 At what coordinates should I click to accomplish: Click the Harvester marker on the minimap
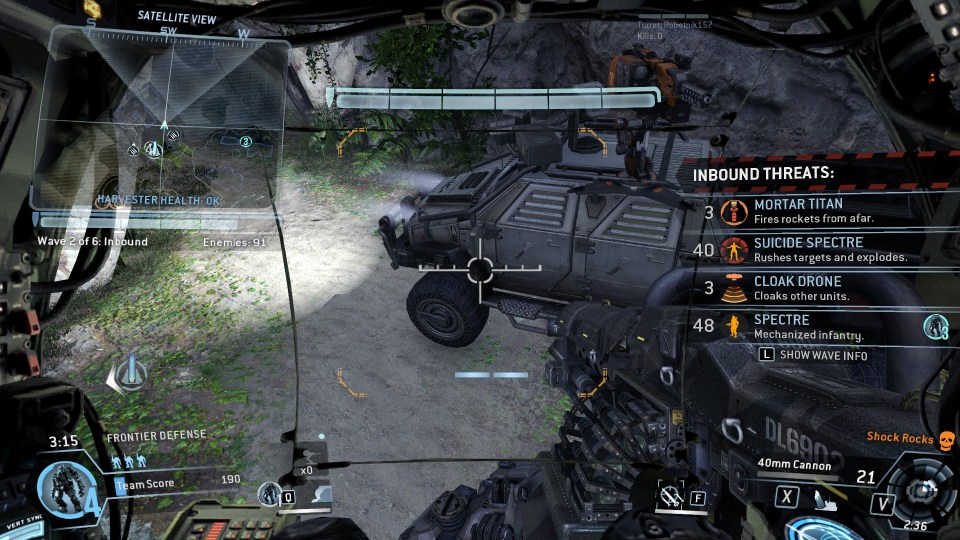pyautogui.click(x=153, y=149)
